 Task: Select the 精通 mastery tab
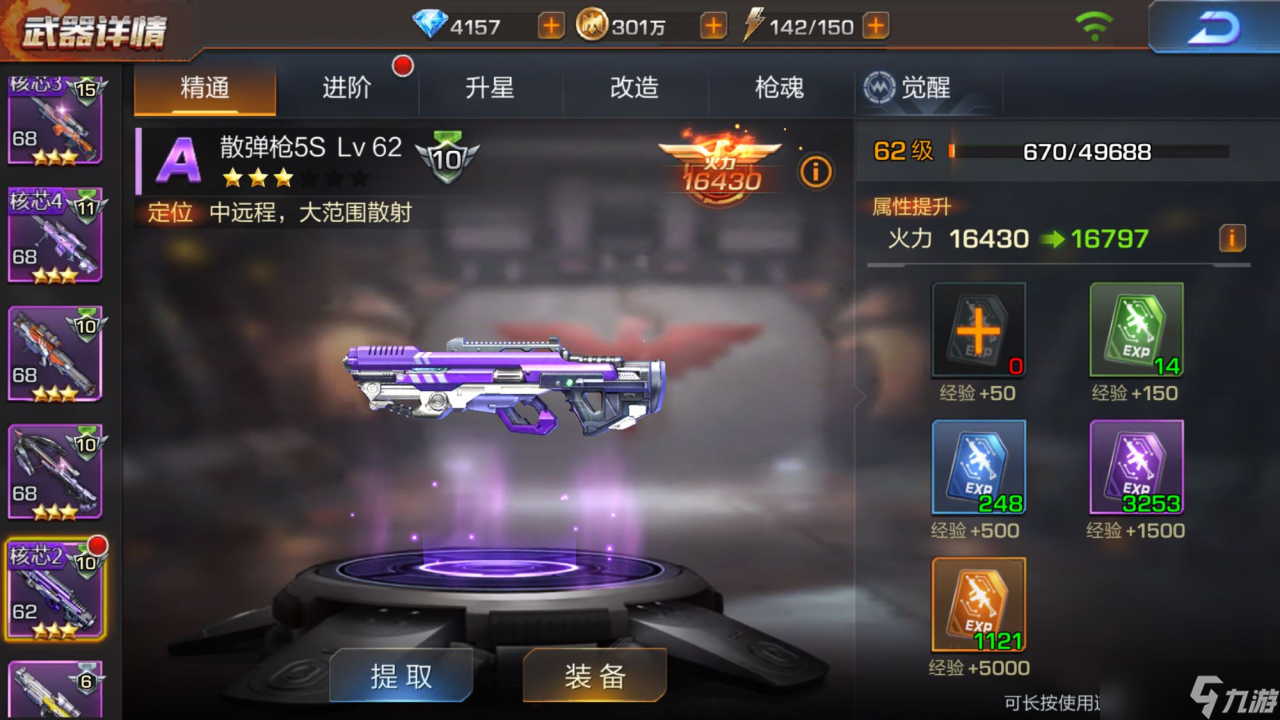(205, 88)
